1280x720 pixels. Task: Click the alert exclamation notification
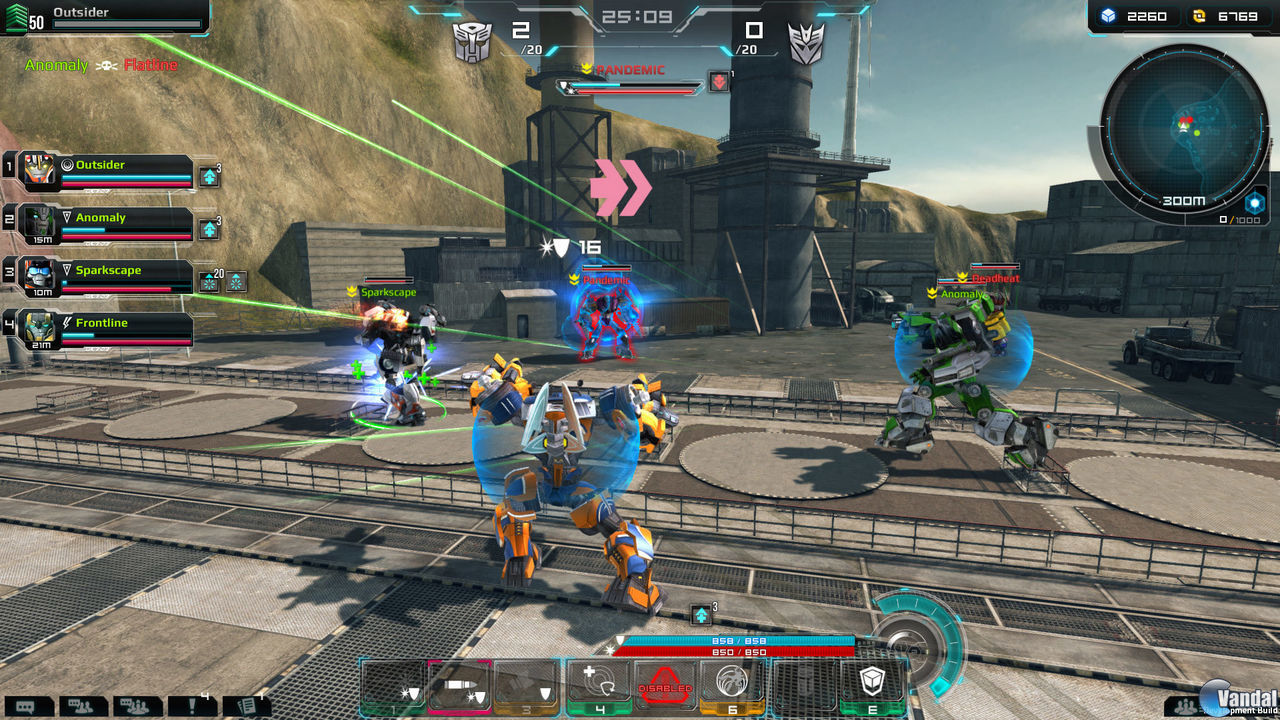(x=192, y=705)
